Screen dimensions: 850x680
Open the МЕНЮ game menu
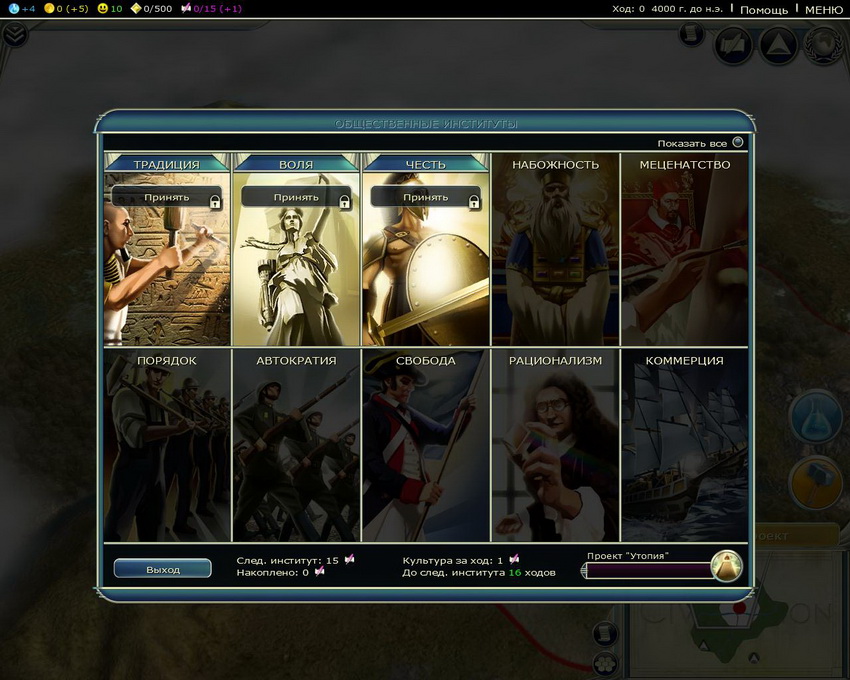coord(823,9)
